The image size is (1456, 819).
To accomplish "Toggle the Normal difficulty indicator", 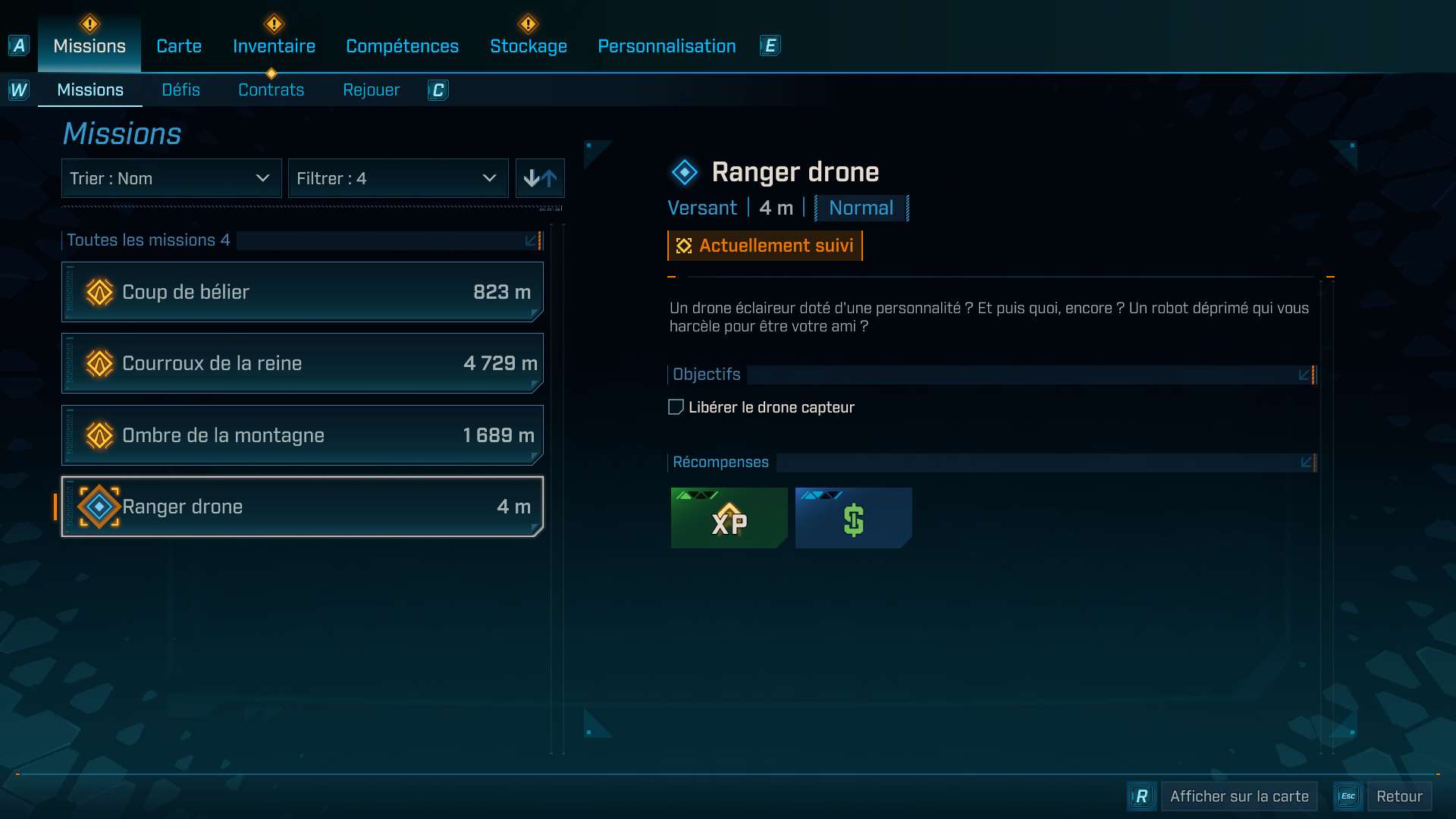I will pos(861,207).
